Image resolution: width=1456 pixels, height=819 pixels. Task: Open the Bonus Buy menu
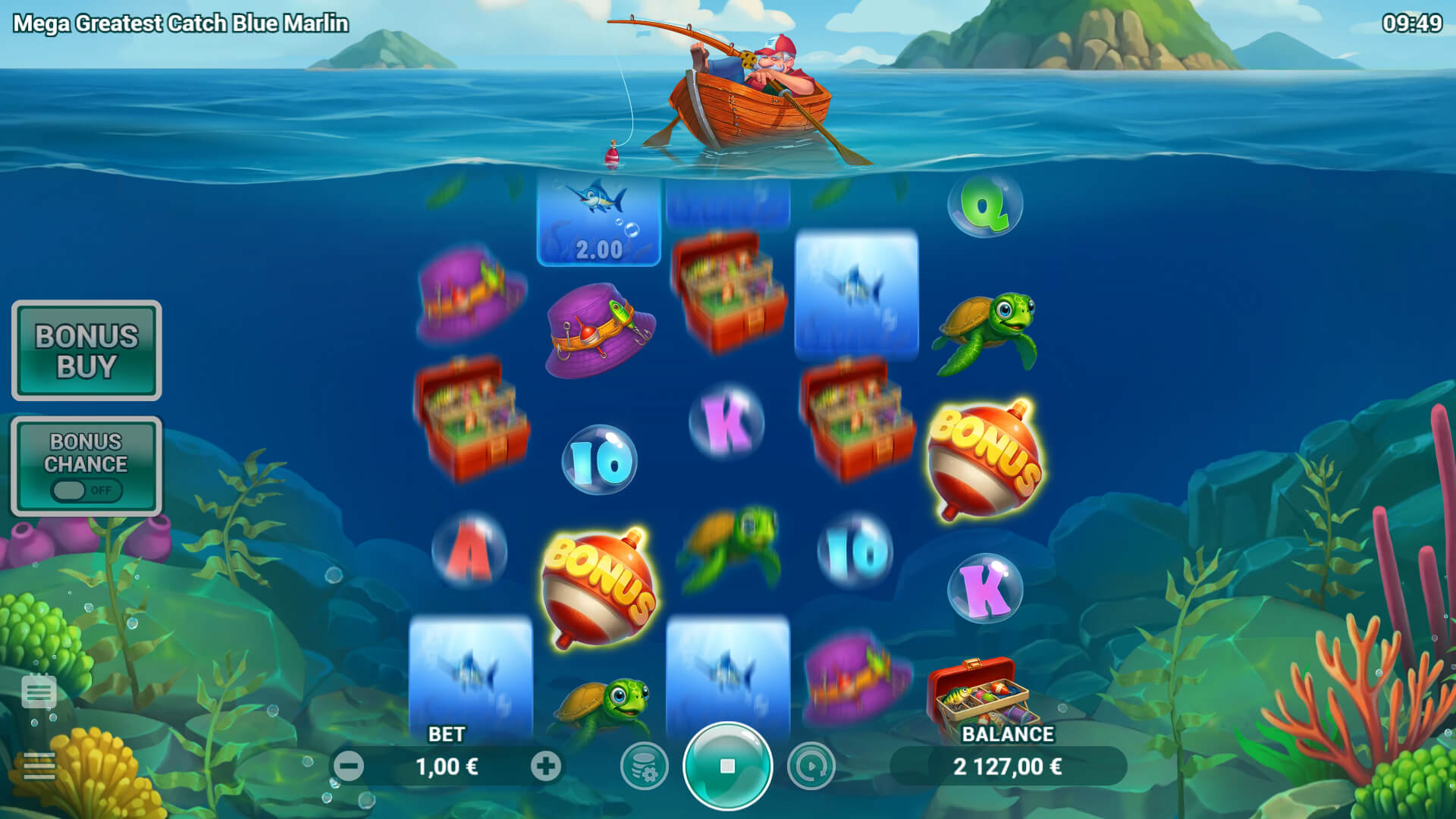click(x=86, y=350)
